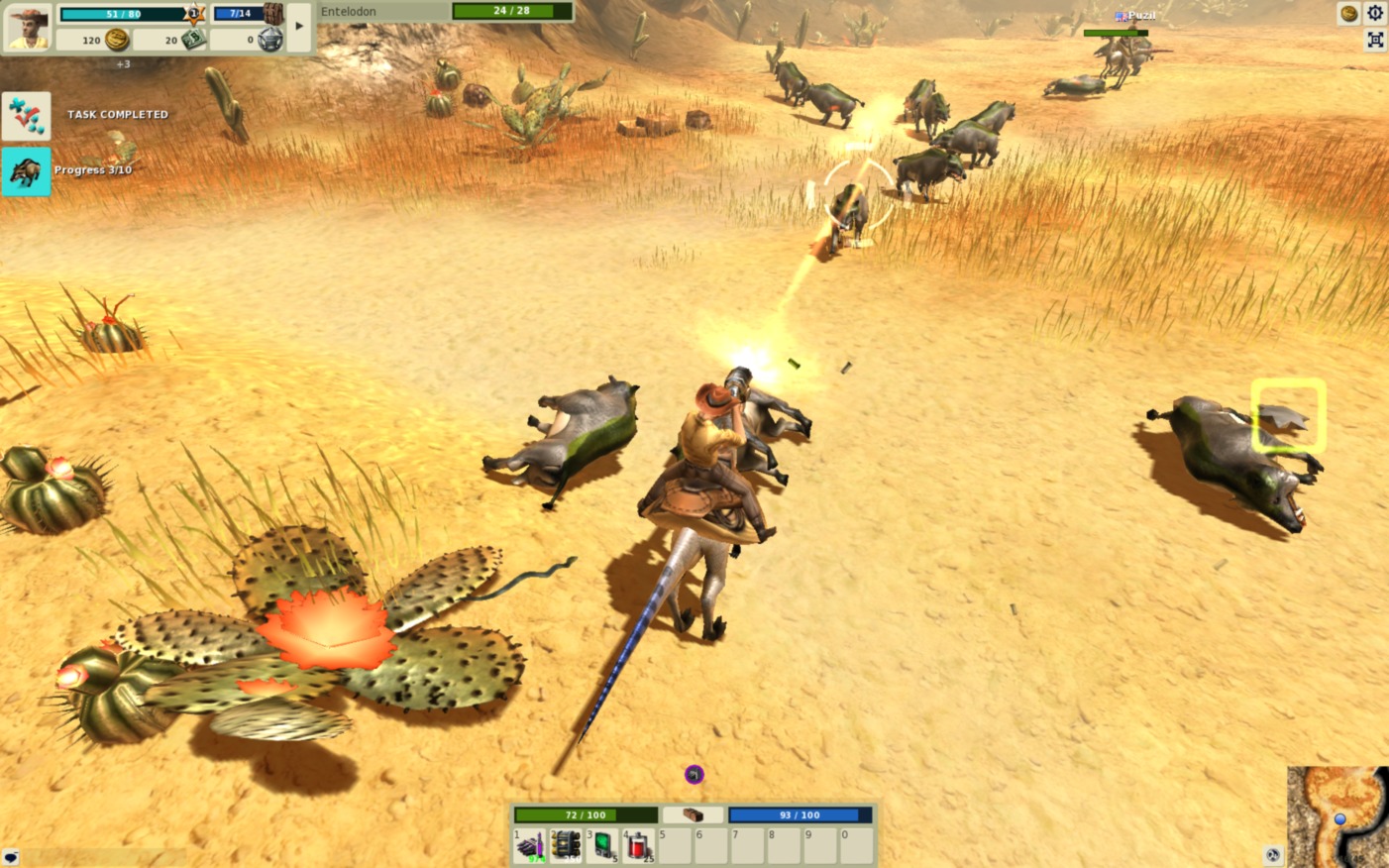The height and width of the screenshot is (868, 1389).
Task: Open the settings gear menu
Action: pos(1375,13)
